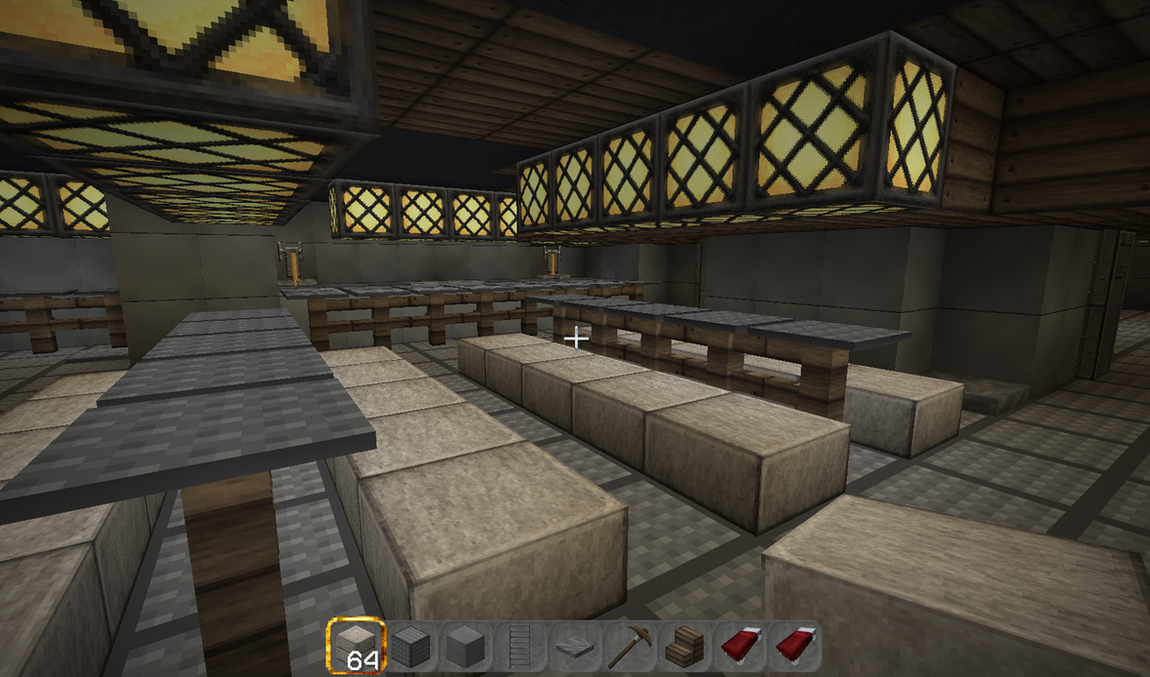The height and width of the screenshot is (677, 1150).
Task: Pick the ladder in the hotbar
Action: pyautogui.click(x=520, y=645)
